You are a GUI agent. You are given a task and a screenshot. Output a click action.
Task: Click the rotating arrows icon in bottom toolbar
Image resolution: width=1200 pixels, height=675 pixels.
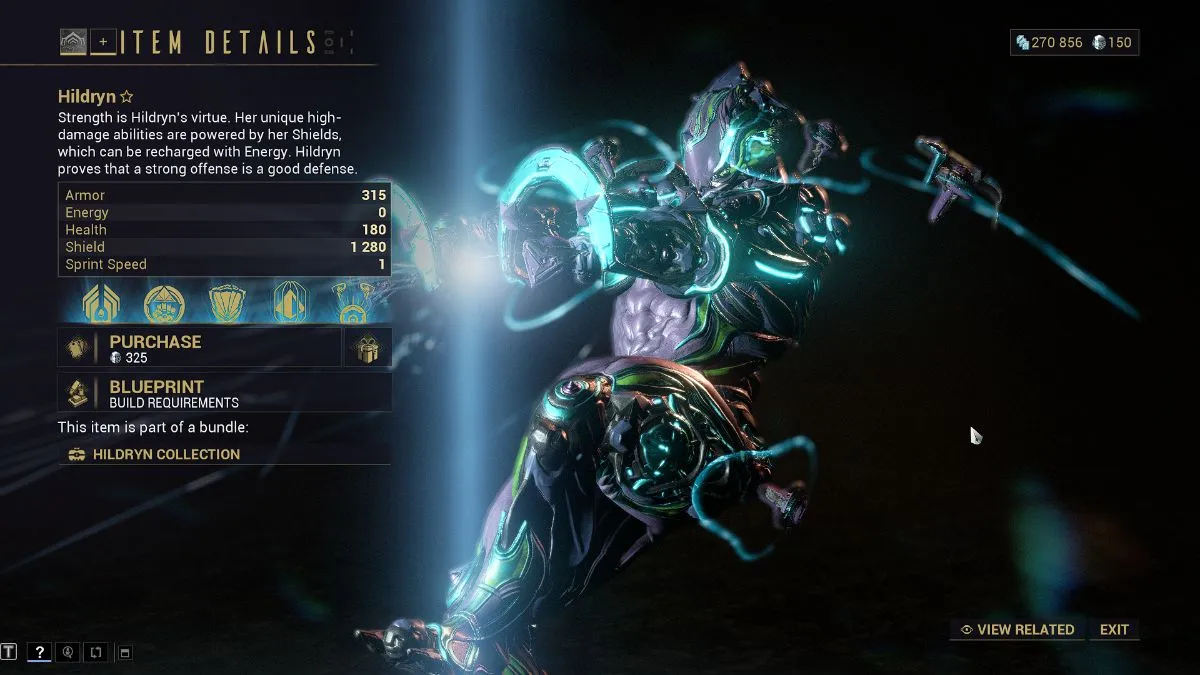(x=96, y=652)
